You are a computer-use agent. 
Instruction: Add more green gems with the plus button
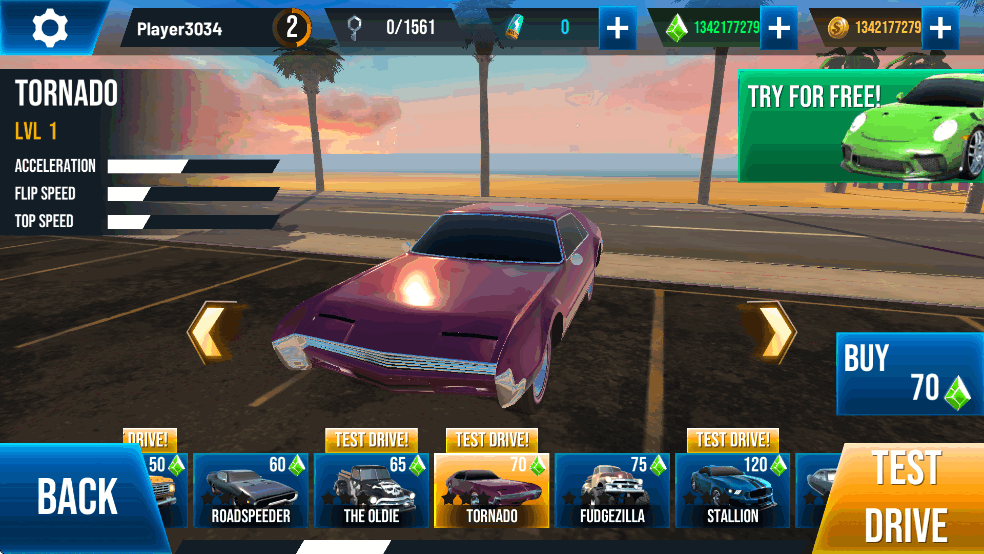[778, 28]
